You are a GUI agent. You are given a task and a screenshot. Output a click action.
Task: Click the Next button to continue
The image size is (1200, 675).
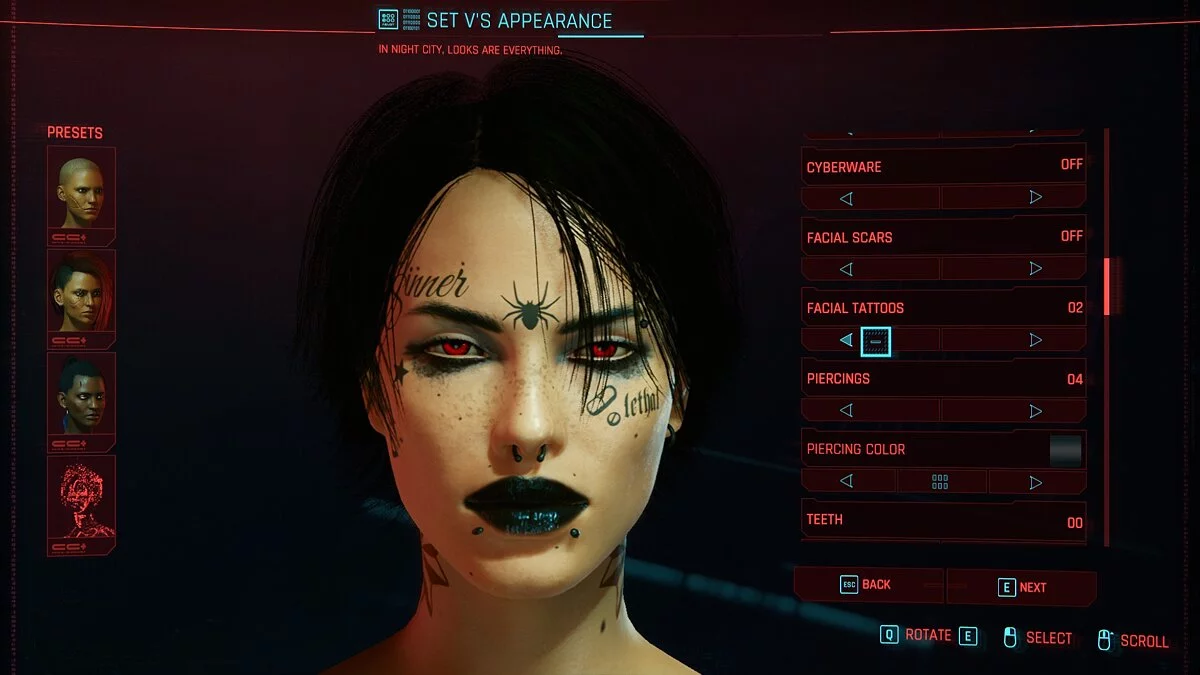click(x=1021, y=587)
